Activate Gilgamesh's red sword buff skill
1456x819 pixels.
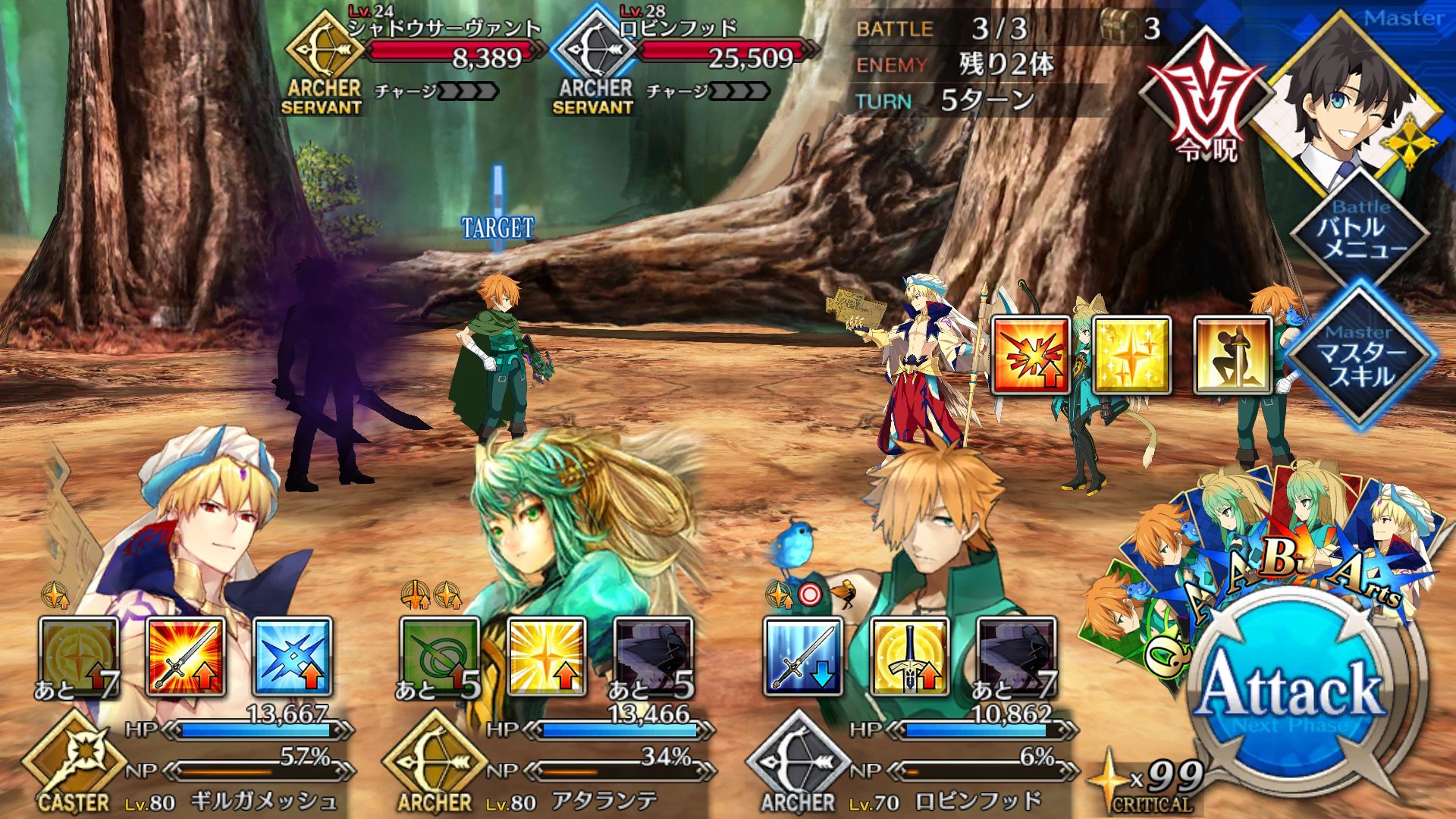[x=186, y=657]
